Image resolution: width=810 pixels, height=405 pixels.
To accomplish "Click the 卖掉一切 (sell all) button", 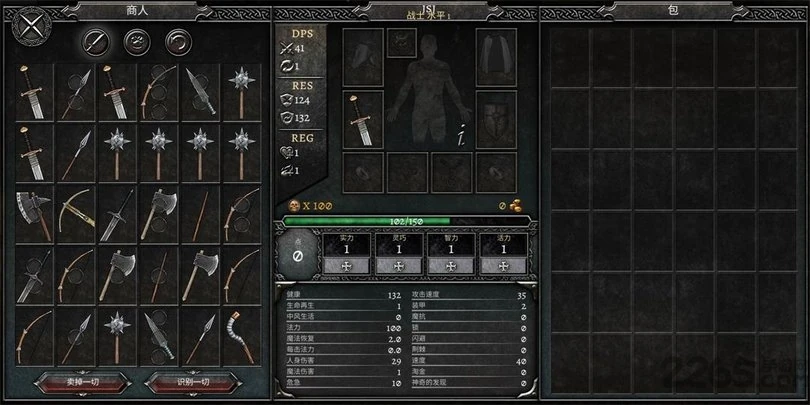I will (x=82, y=380).
